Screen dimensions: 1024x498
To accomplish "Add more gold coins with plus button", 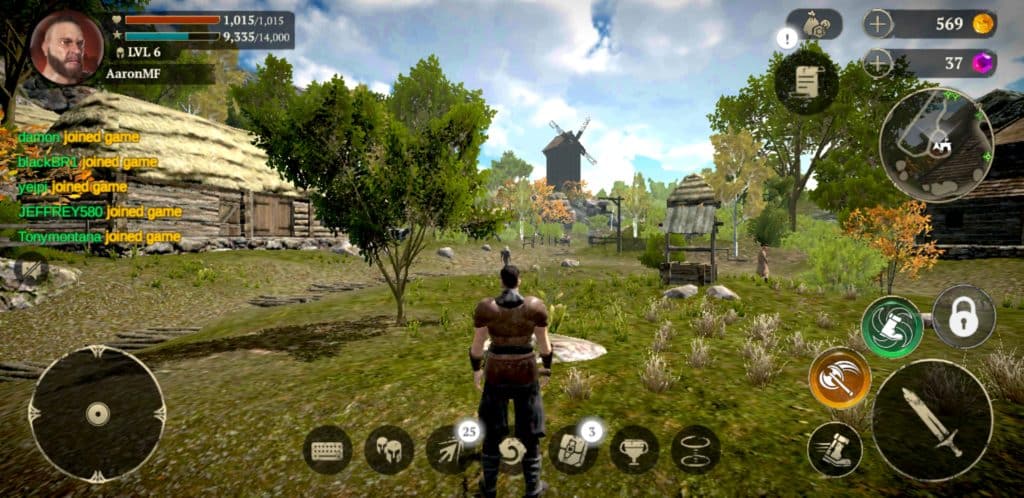I will coord(878,24).
